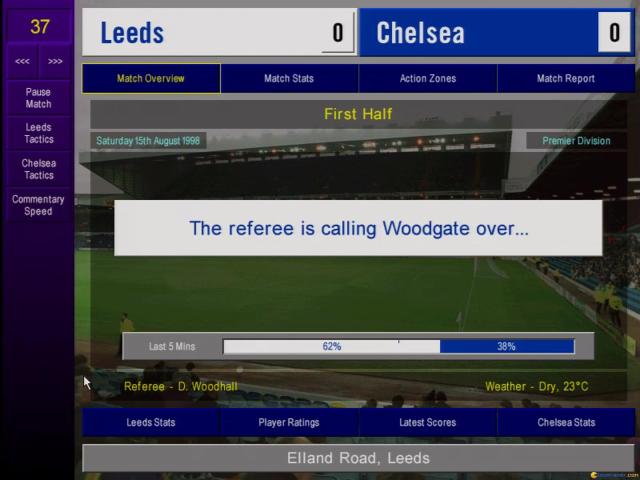Click the forward arrows button
This screenshot has height=480, width=640.
[55, 61]
